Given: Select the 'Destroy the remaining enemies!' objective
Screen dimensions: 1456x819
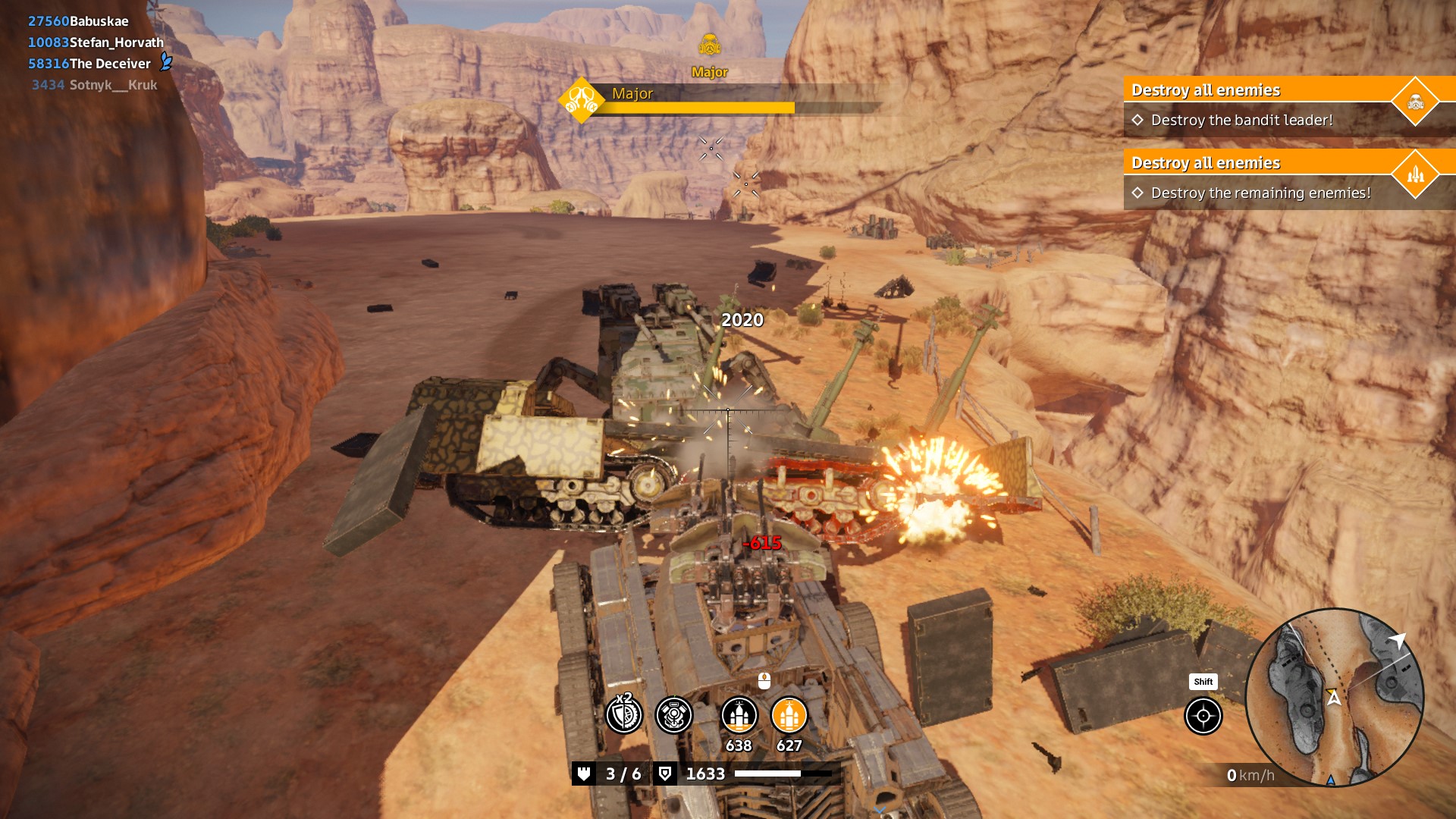Looking at the screenshot, I should [1260, 193].
